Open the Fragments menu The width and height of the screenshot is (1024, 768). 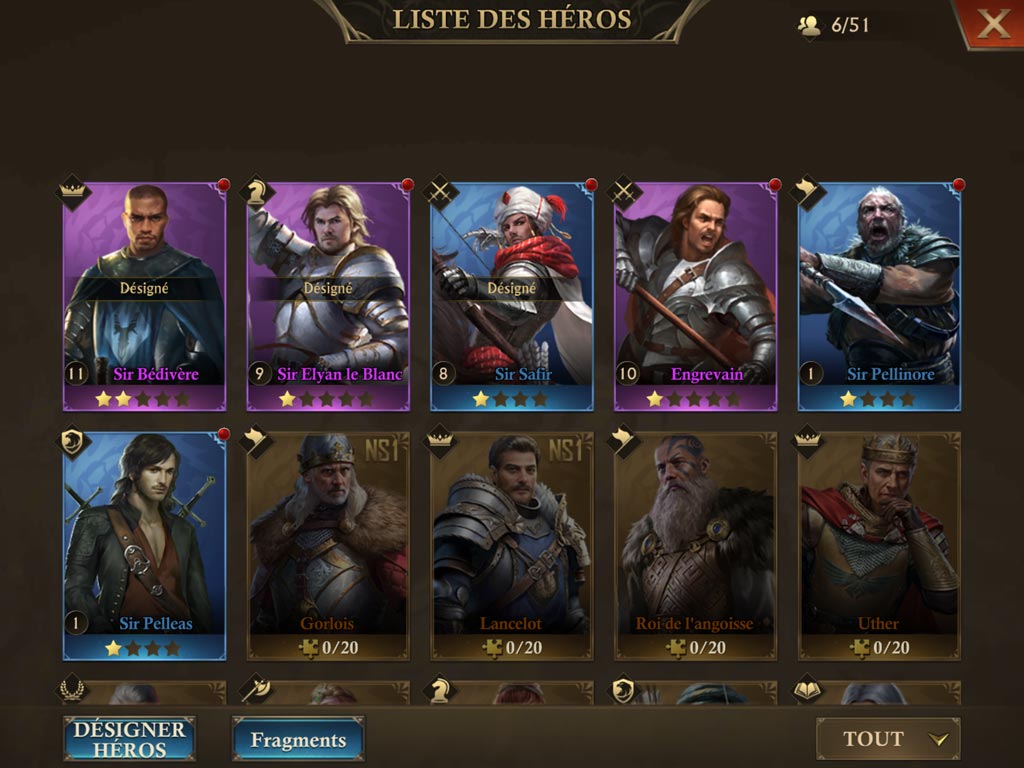tap(298, 740)
